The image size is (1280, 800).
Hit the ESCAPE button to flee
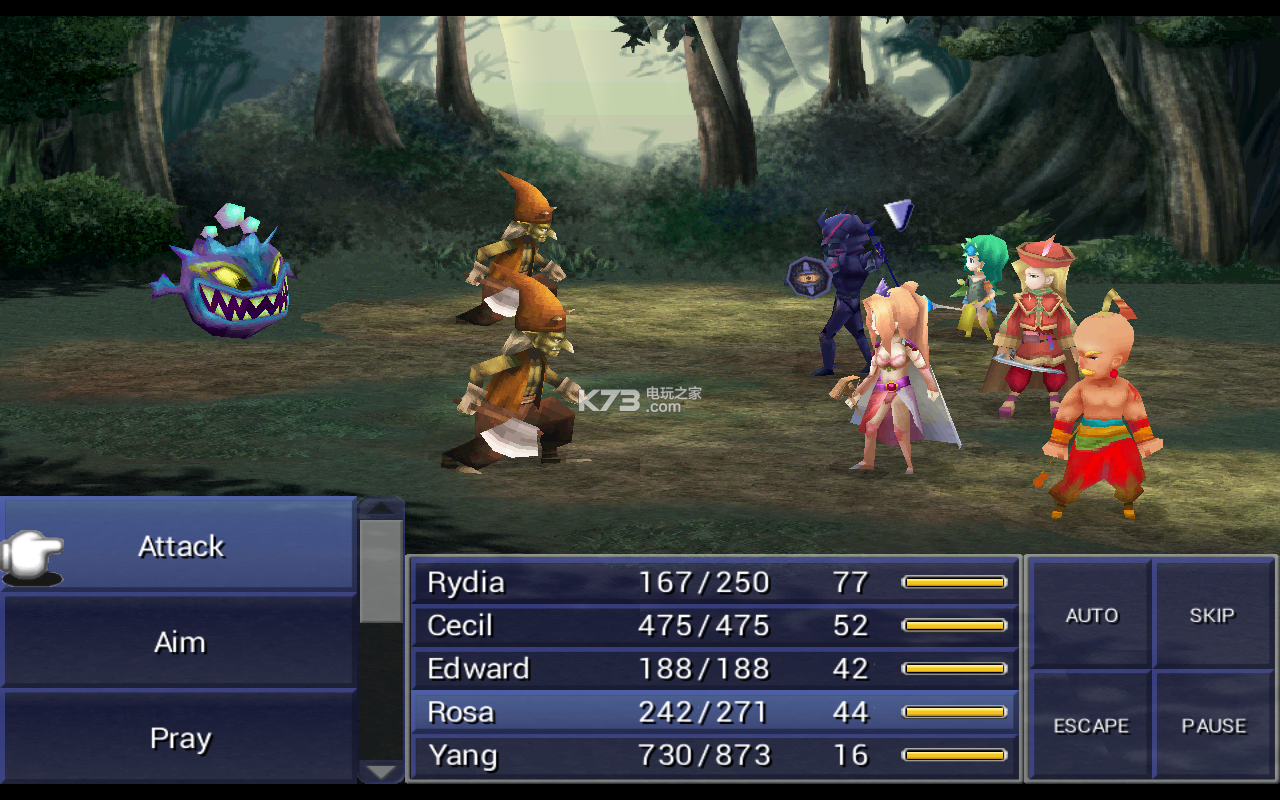[1091, 726]
